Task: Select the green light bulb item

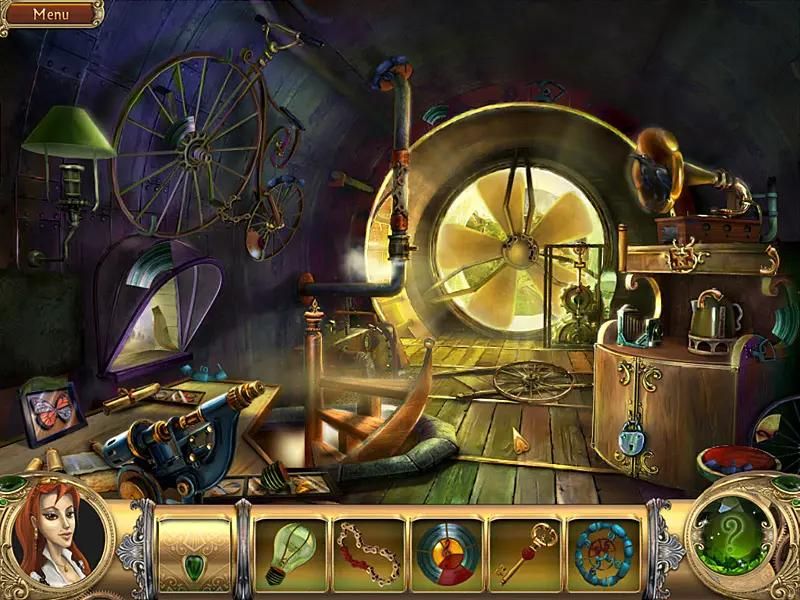Action: click(x=290, y=553)
